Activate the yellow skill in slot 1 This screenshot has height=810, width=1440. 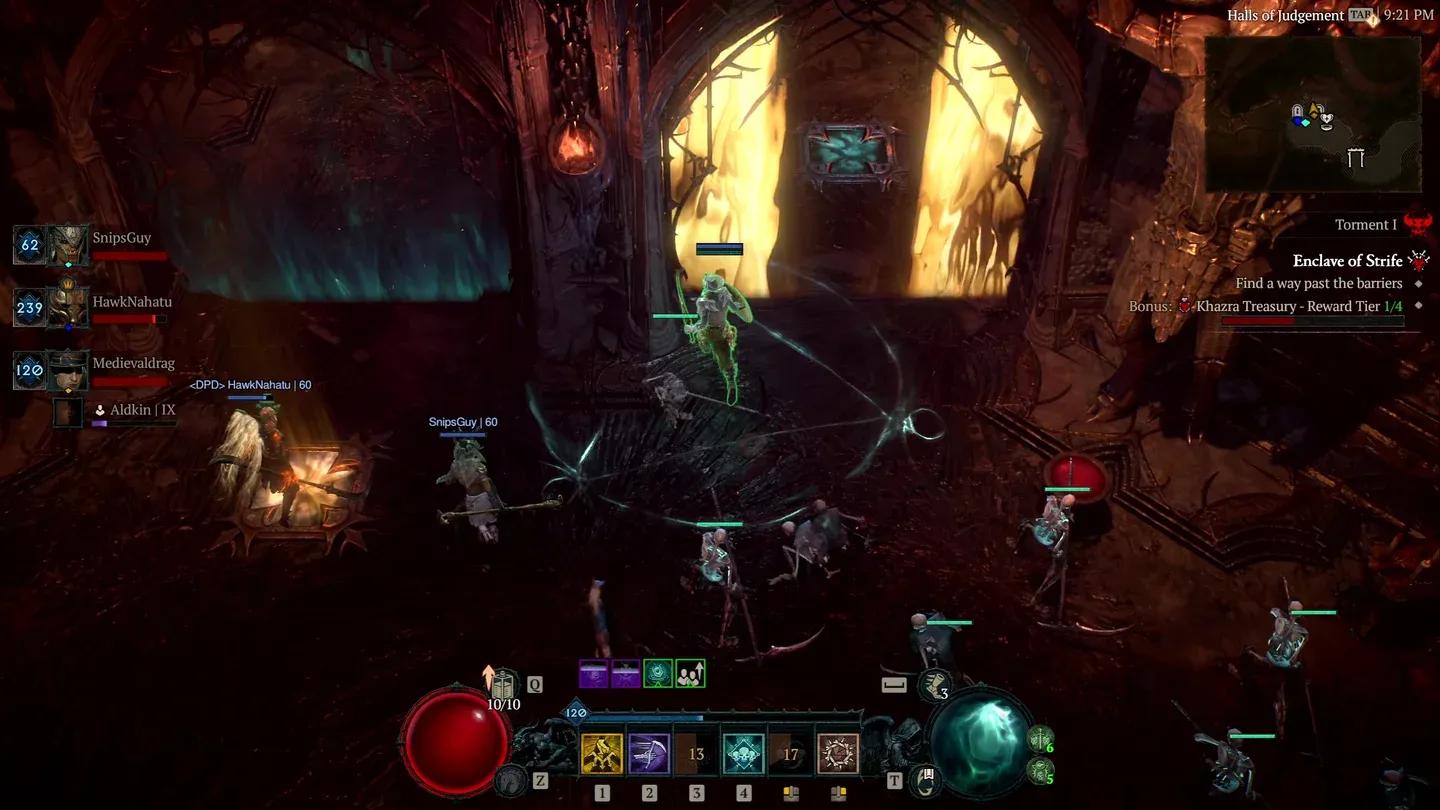point(602,754)
